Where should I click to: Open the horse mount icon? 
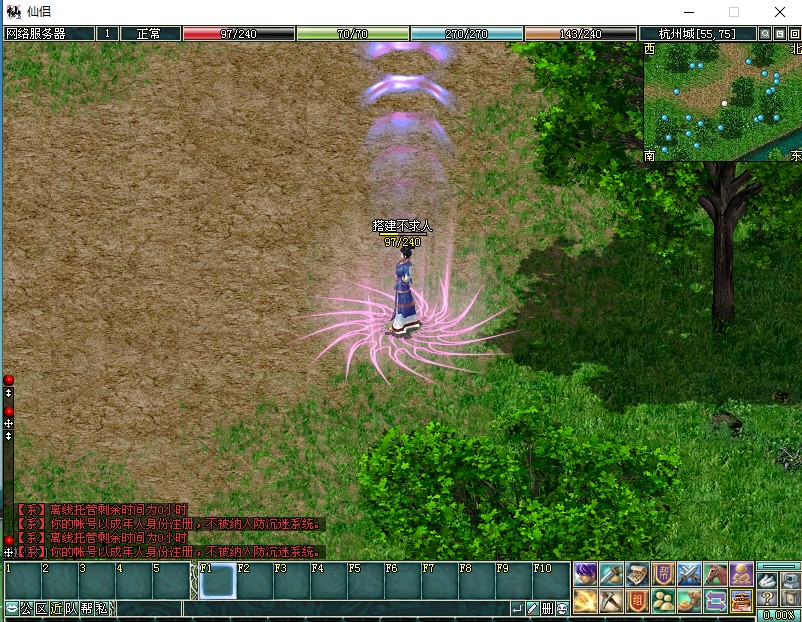click(715, 574)
